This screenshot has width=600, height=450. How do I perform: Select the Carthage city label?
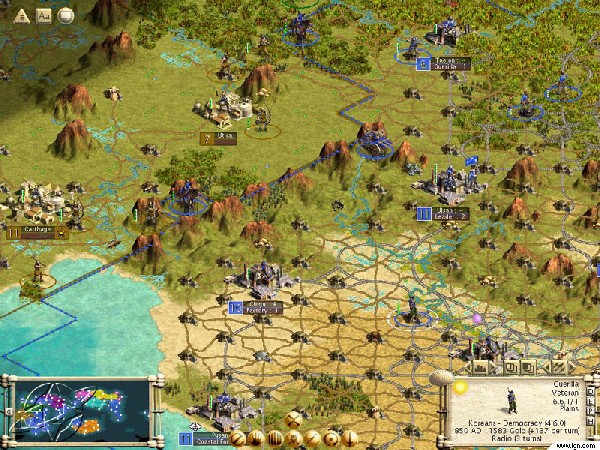click(38, 231)
